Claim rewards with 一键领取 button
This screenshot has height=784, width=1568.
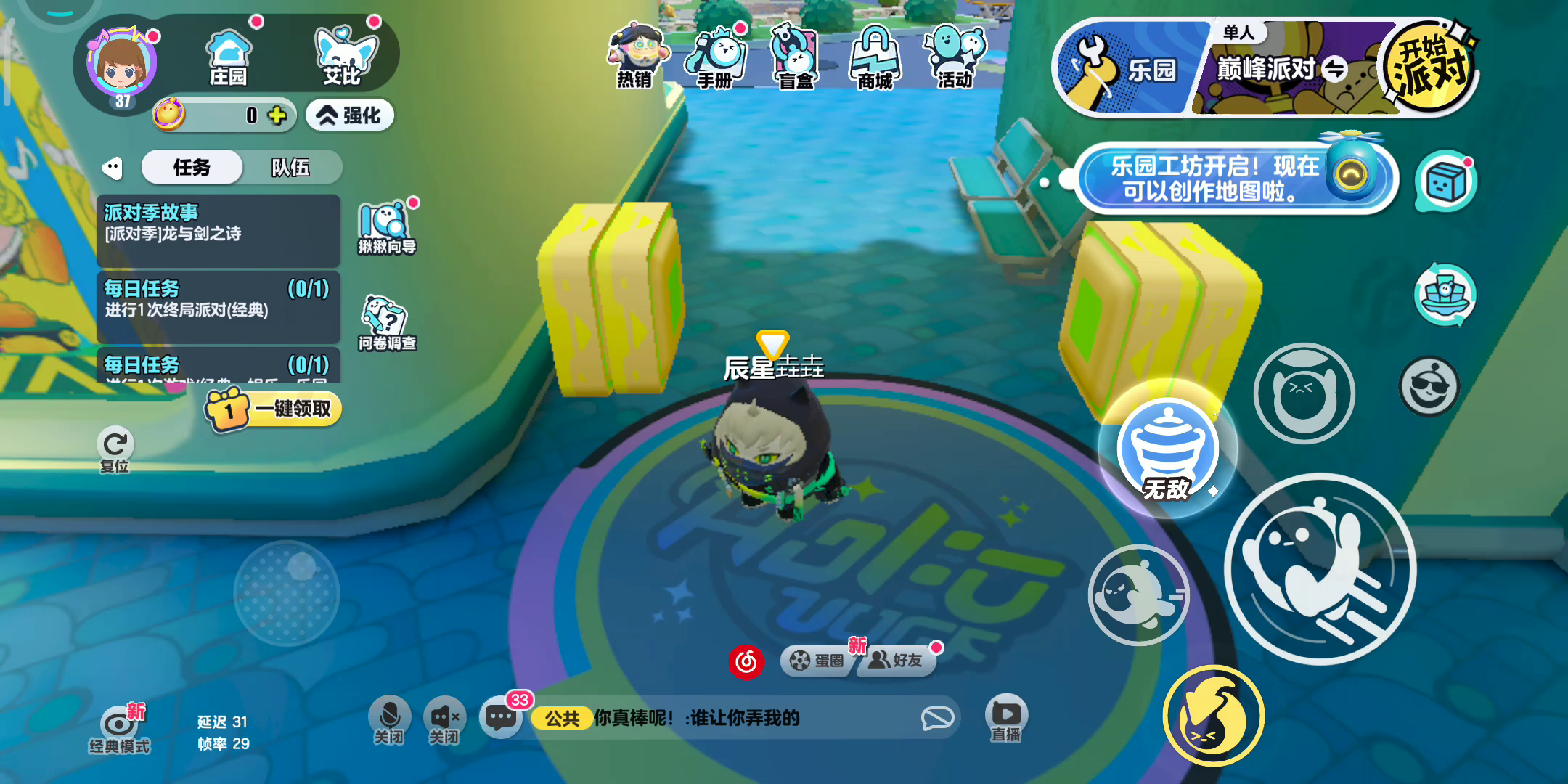[274, 409]
